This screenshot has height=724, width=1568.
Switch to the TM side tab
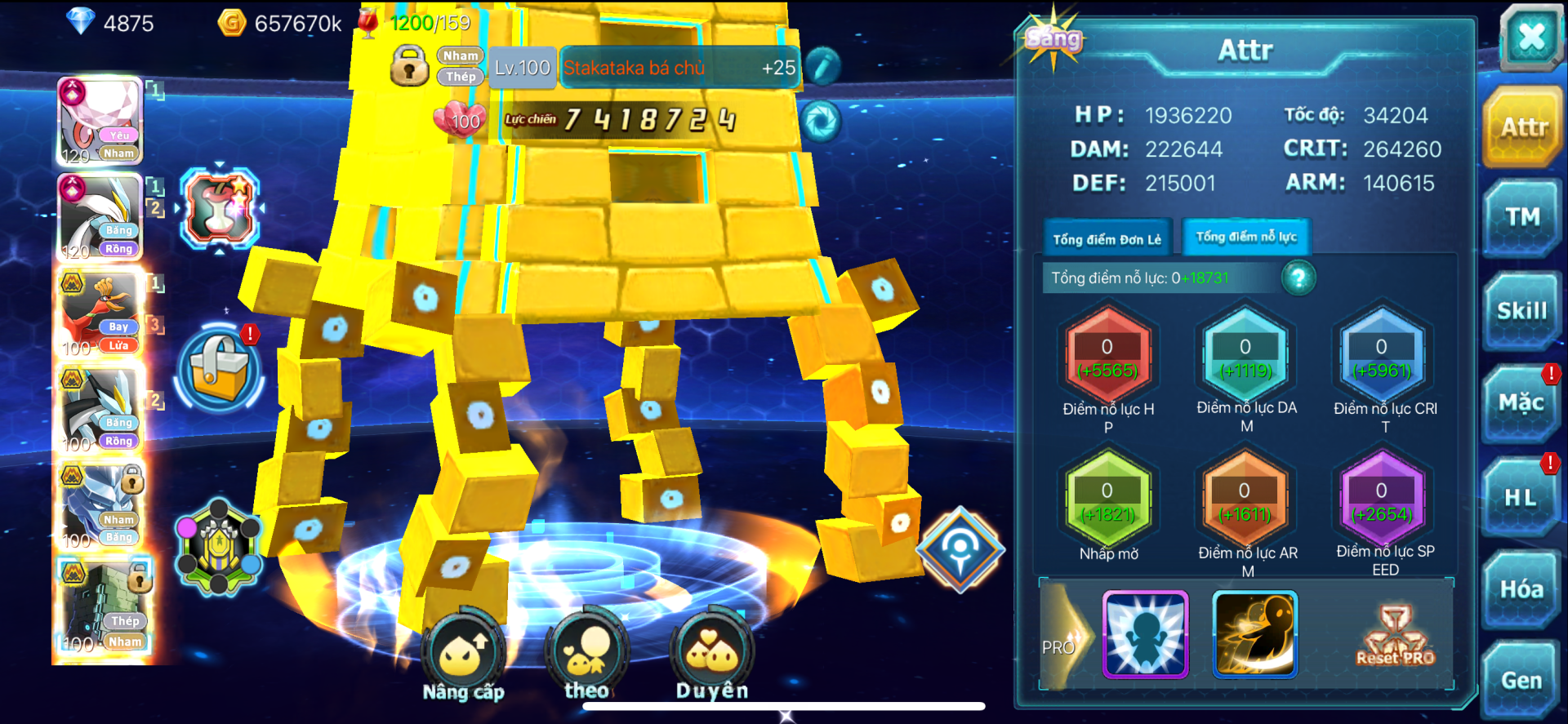coord(1522,217)
